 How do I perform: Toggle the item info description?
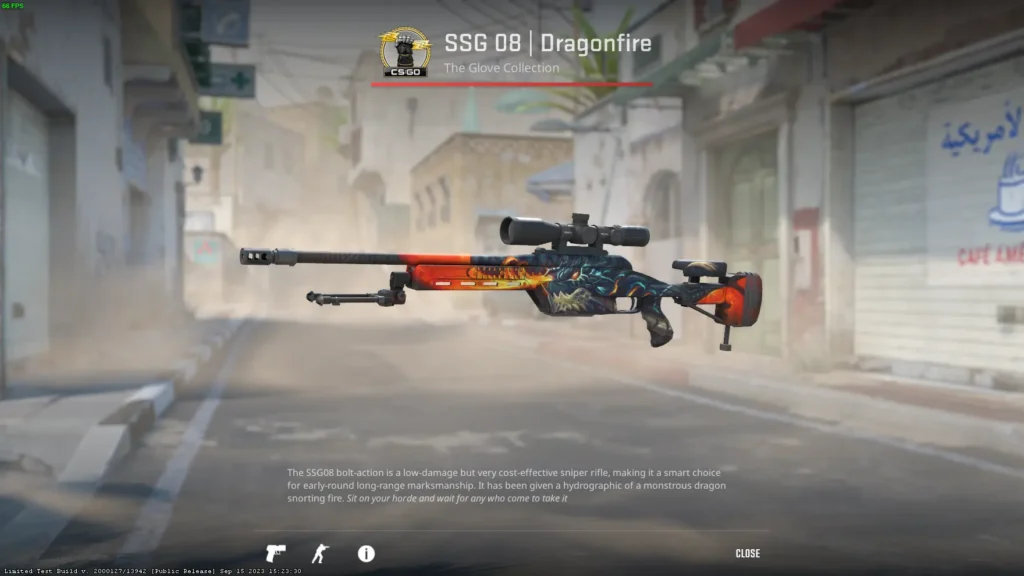click(366, 553)
